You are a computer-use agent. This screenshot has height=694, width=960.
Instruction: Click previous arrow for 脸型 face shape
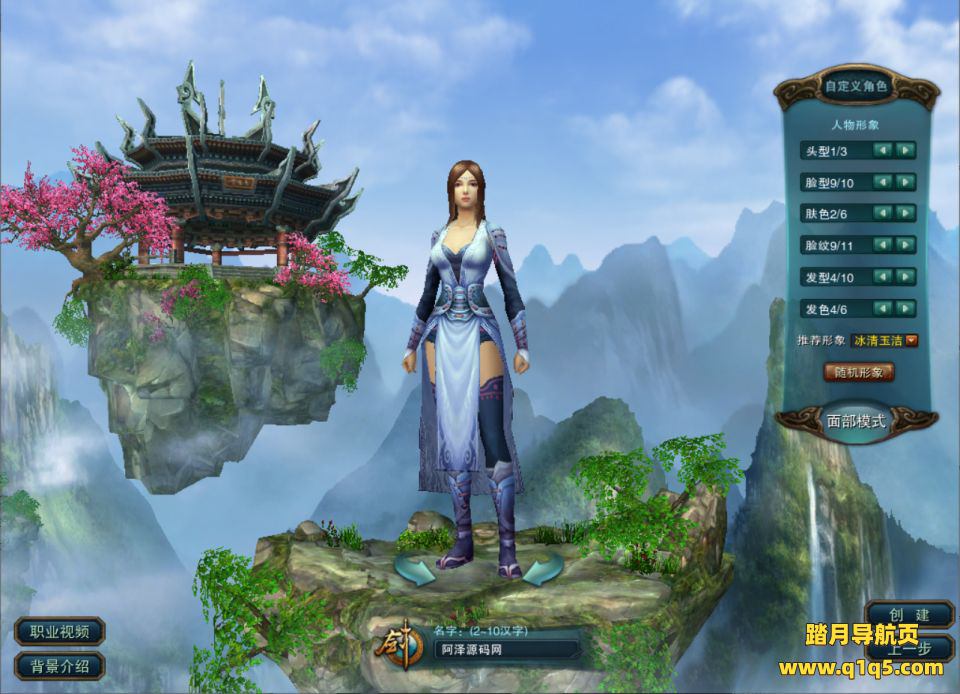[883, 182]
